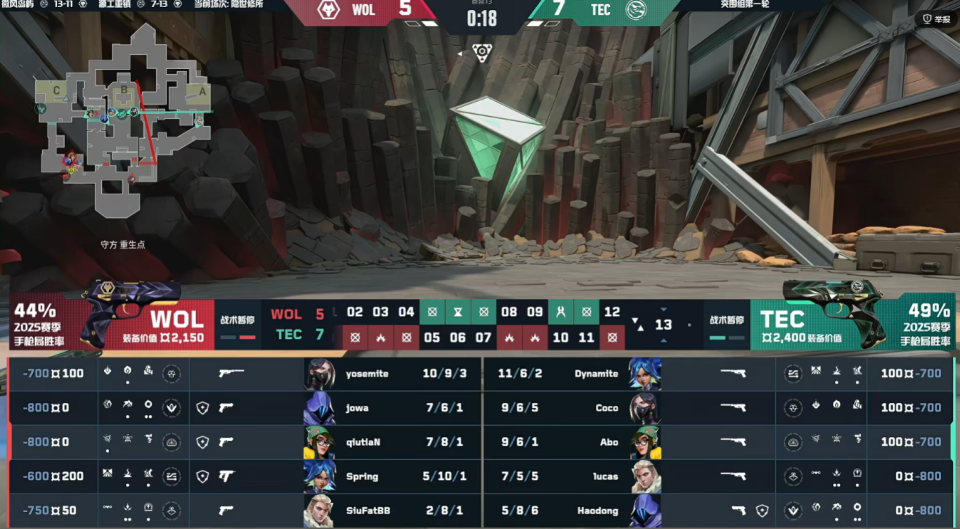Choose qiutiaN's agent portrait
Viewport: 960px width, 529px height.
click(320, 442)
